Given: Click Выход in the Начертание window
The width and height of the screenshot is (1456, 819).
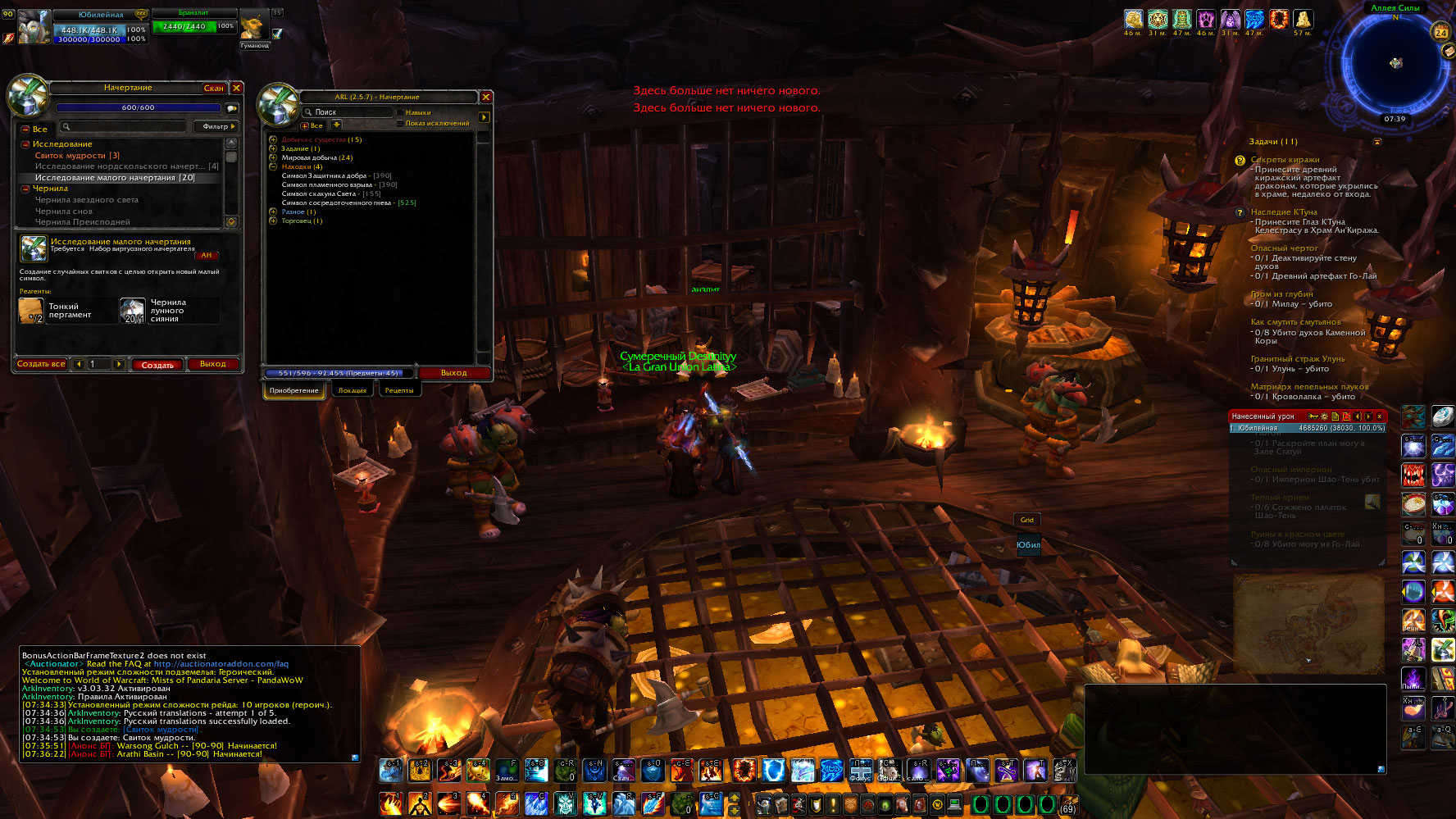Looking at the screenshot, I should [212, 364].
